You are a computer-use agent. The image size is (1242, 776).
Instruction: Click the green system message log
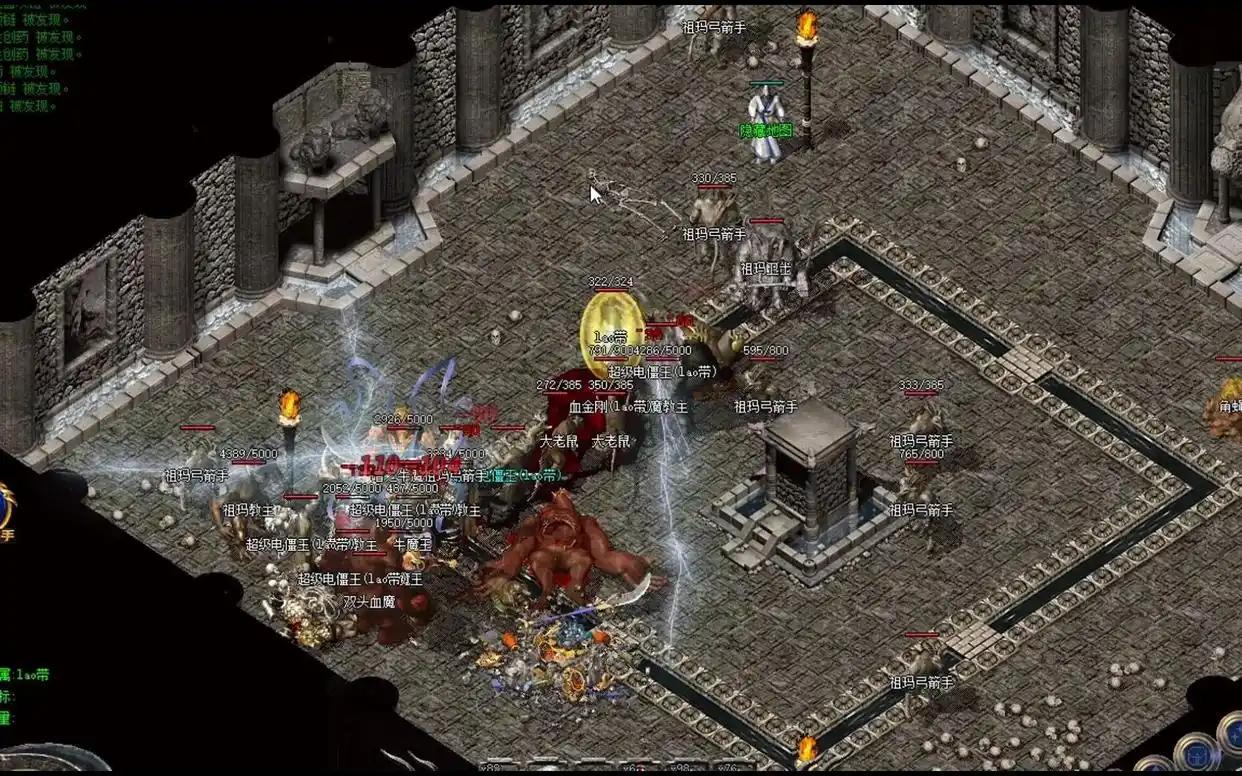(x=42, y=55)
